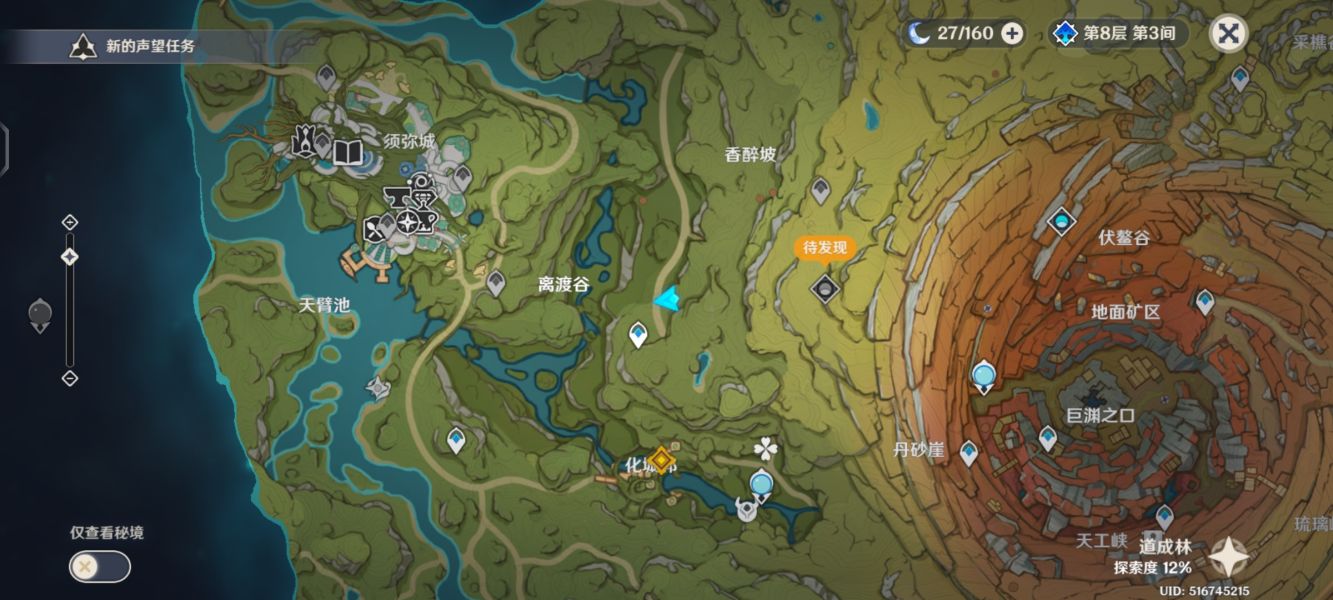Toggle the 仅查看秘境 switch
1333x600 pixels.
[x=99, y=567]
